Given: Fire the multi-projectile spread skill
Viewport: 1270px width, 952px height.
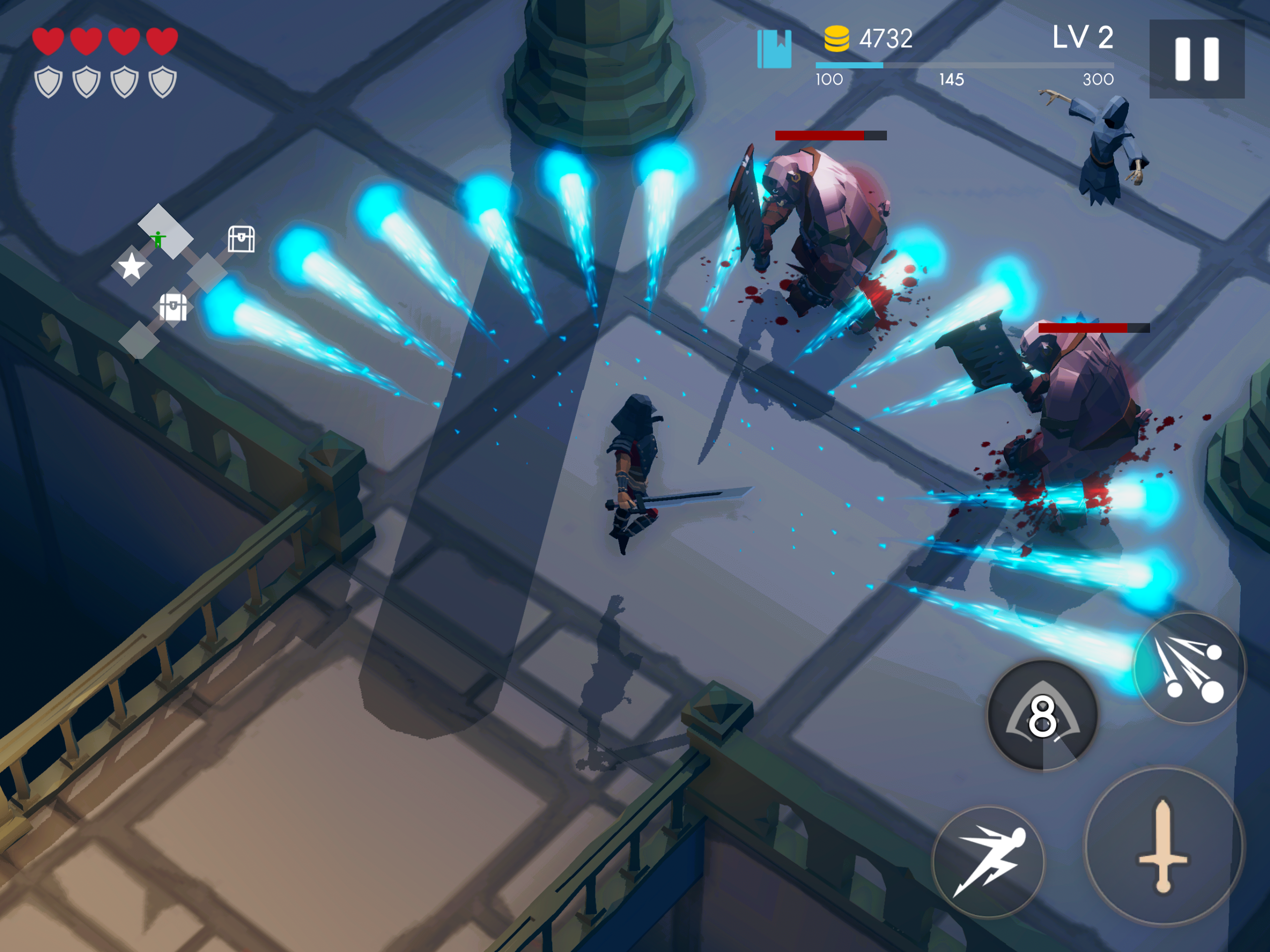Looking at the screenshot, I should pyautogui.click(x=1190, y=668).
